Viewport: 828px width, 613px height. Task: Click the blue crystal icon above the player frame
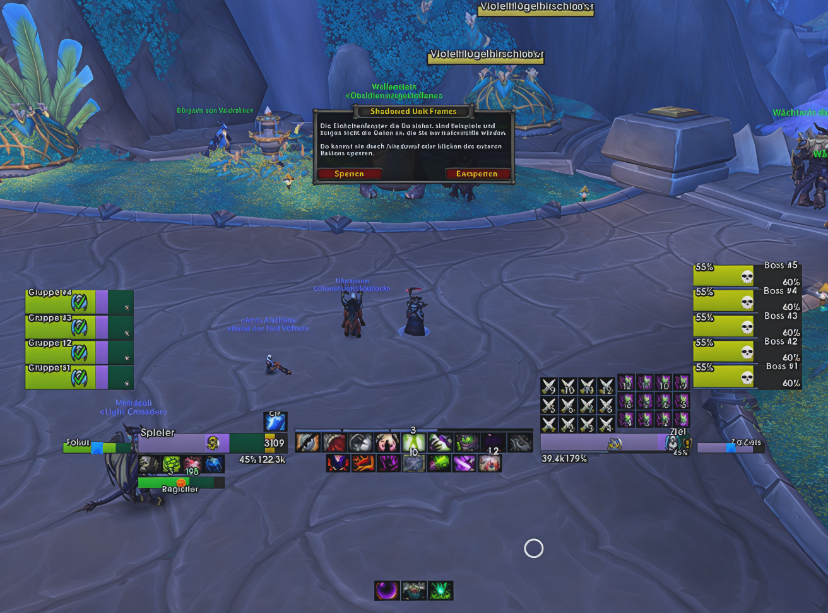274,422
